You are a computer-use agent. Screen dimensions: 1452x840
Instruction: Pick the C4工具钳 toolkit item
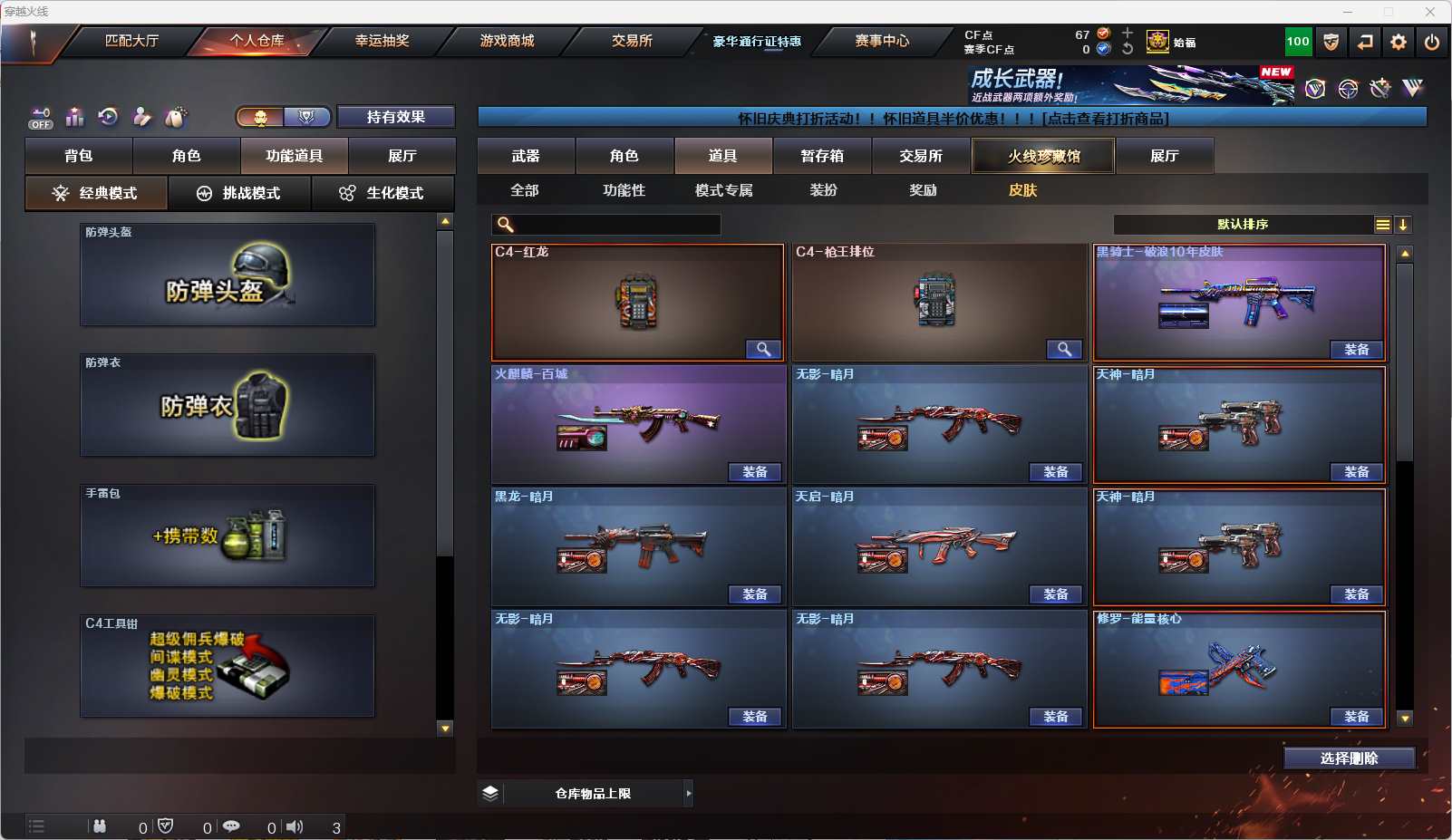(x=227, y=666)
